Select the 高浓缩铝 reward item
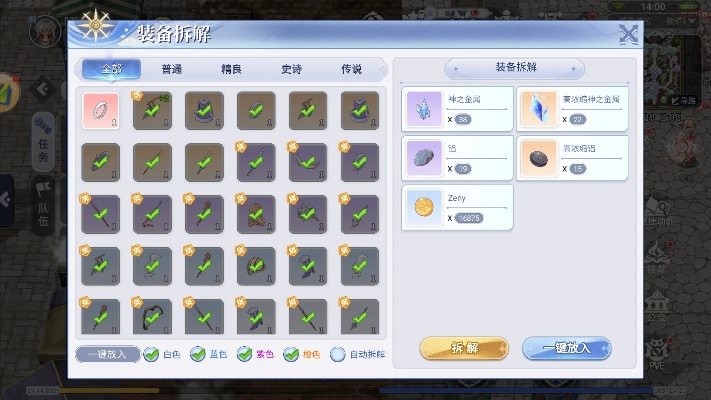This screenshot has height=400, width=711. (539, 158)
